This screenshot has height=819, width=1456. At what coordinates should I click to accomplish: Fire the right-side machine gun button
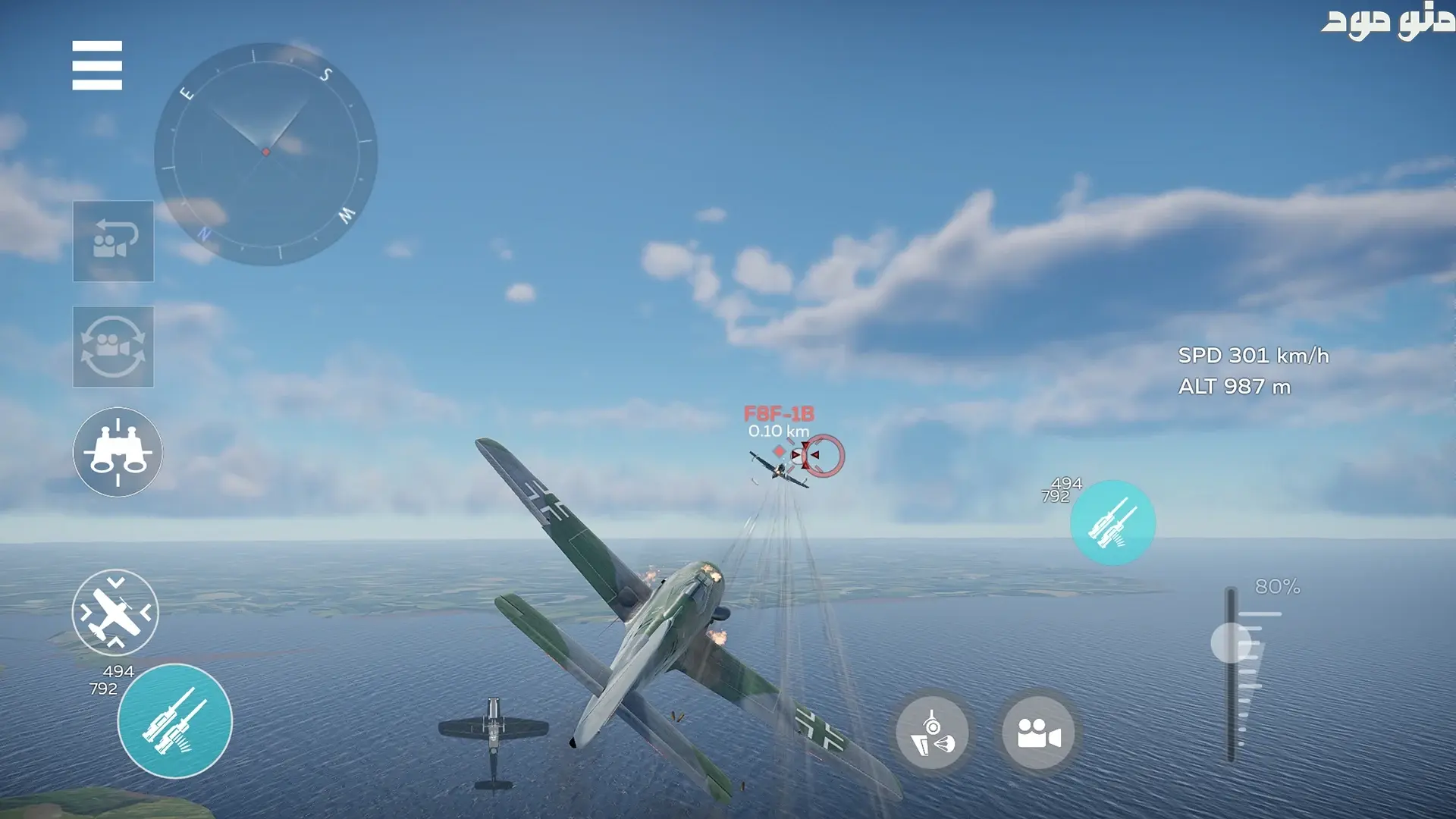click(x=1112, y=522)
